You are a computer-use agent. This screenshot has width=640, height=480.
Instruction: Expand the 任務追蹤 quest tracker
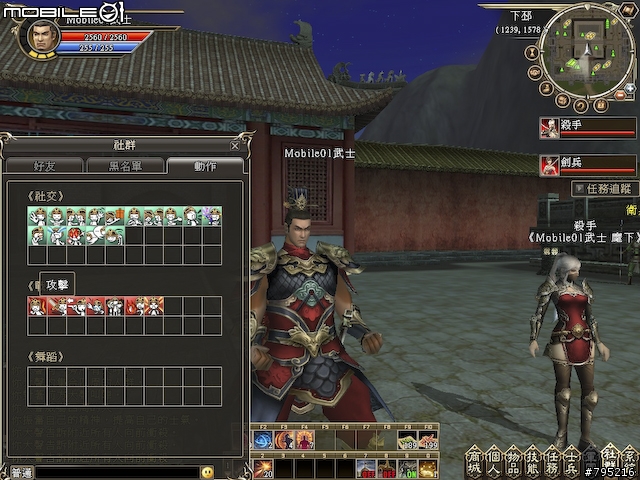point(603,188)
